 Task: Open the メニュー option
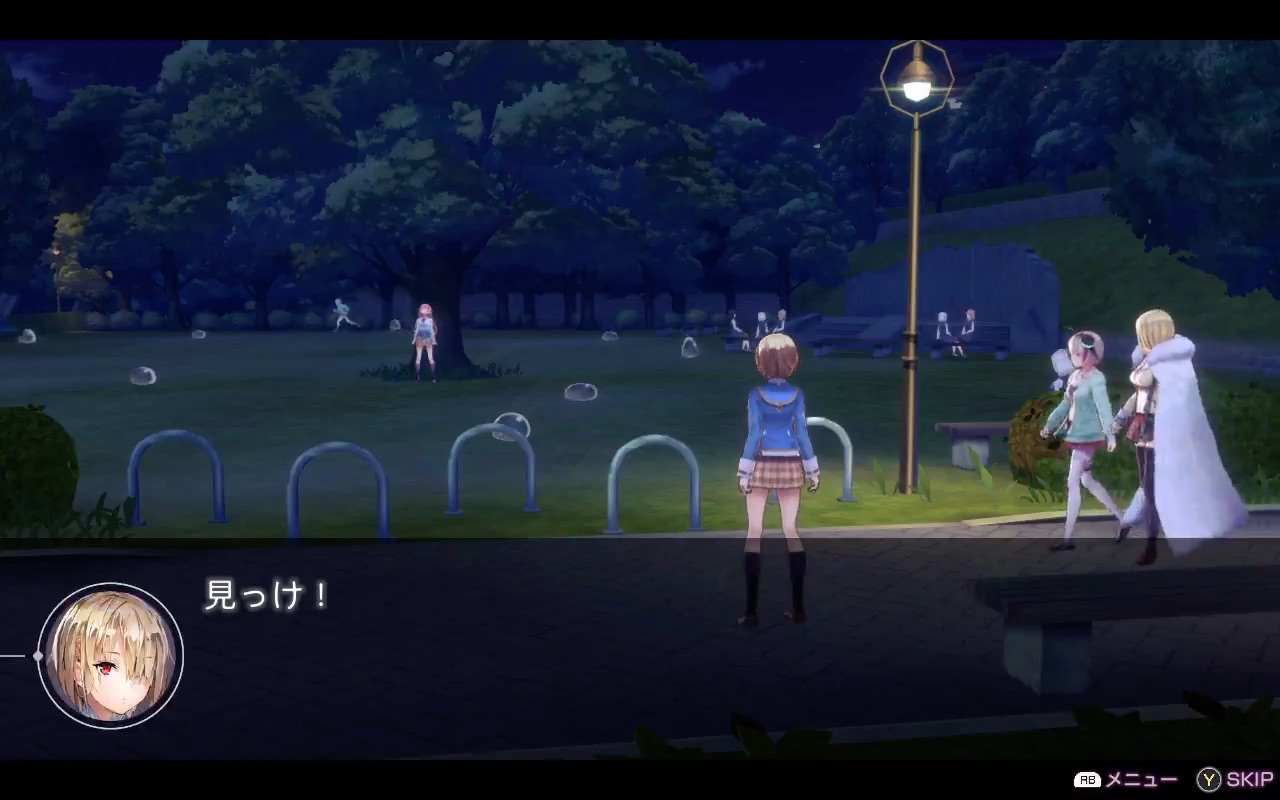(x=1127, y=780)
